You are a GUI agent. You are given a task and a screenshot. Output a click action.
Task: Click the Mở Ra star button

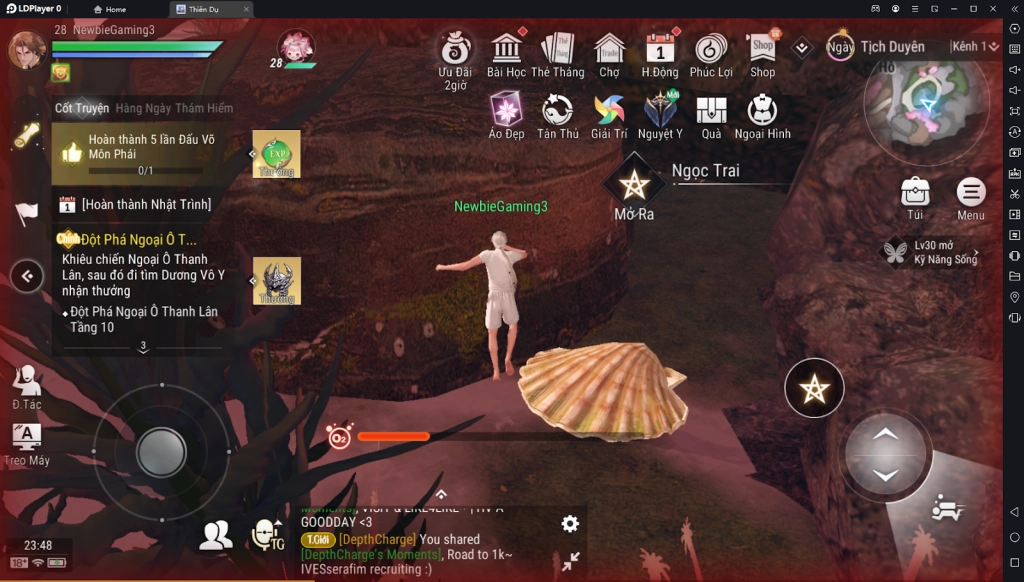633,184
